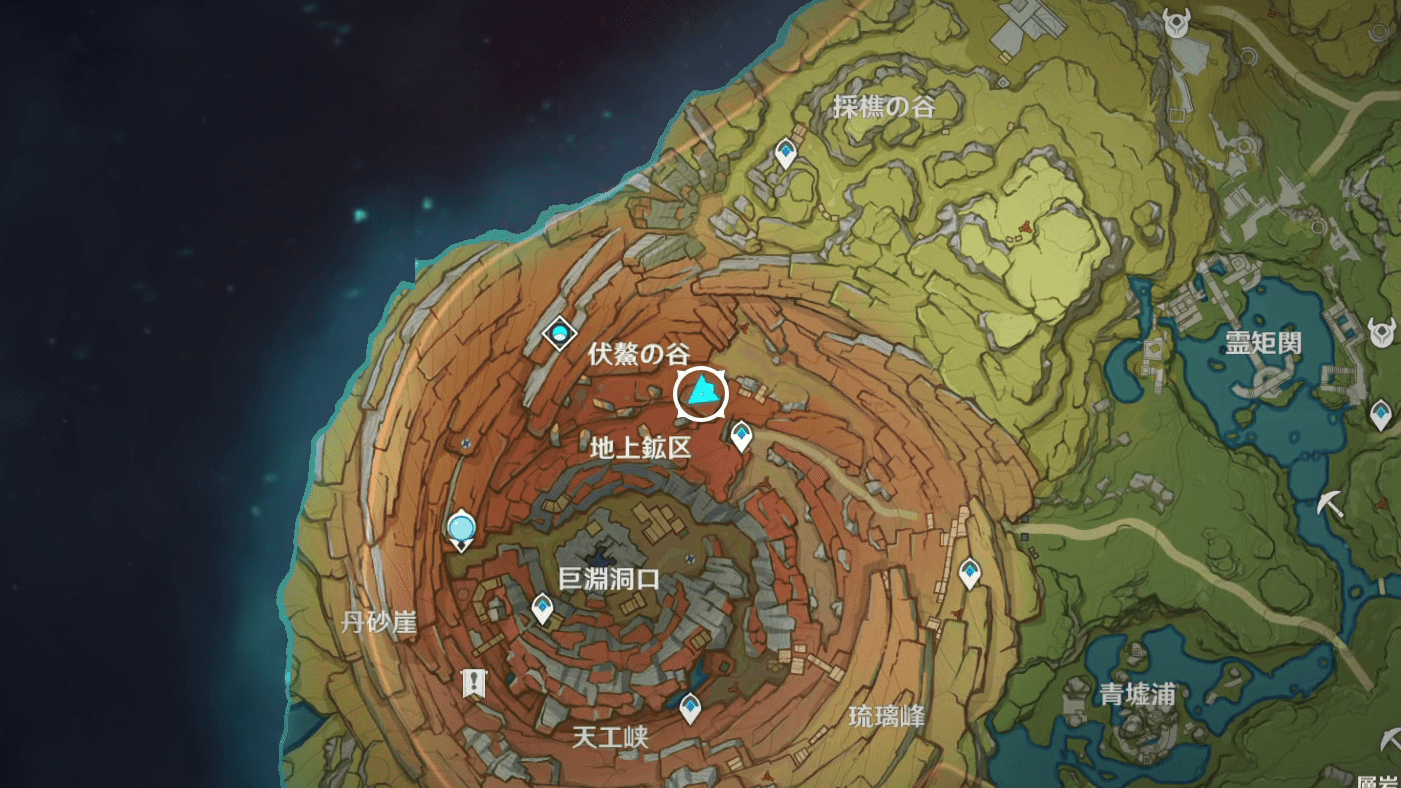Select the circled blue triangle location marker
This screenshot has width=1401, height=788.
coord(700,394)
